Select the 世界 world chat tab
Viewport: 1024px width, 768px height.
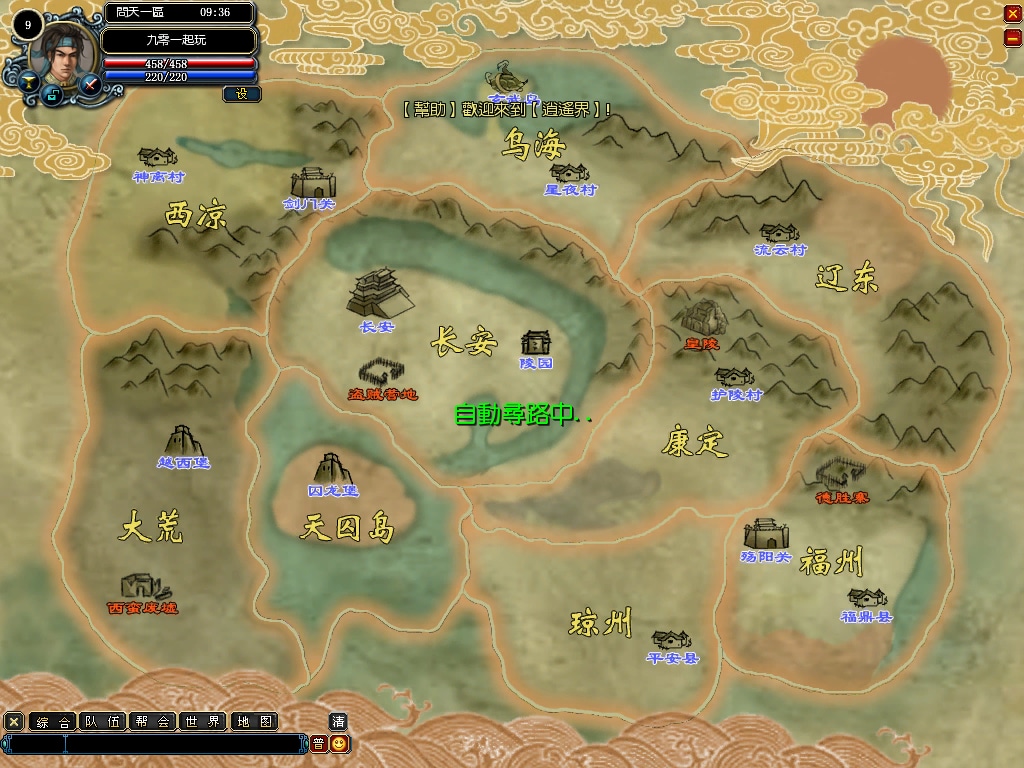pos(202,722)
